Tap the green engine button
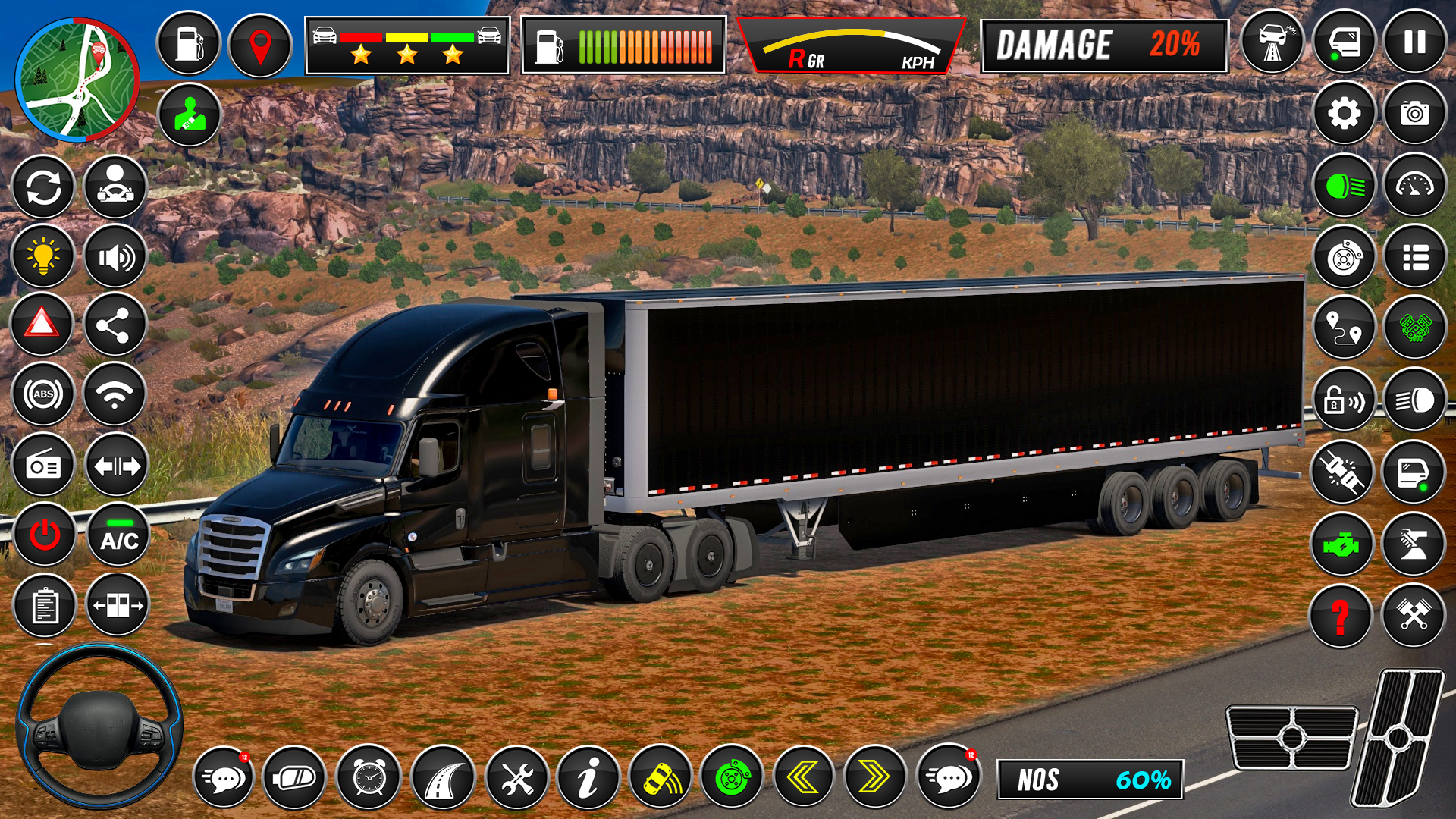1456x819 pixels. click(x=1341, y=544)
